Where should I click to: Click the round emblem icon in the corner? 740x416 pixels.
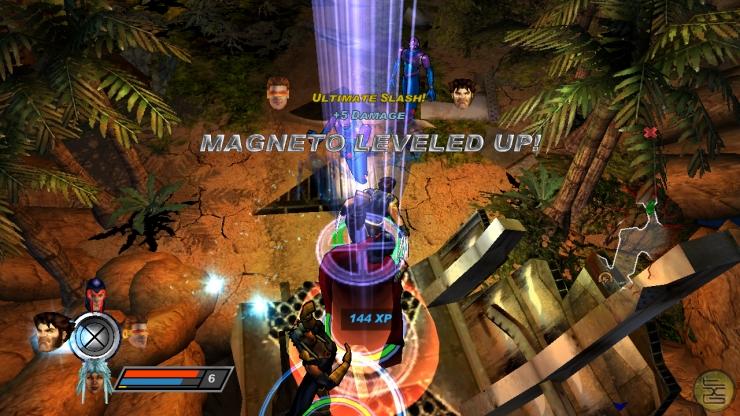(x=710, y=387)
